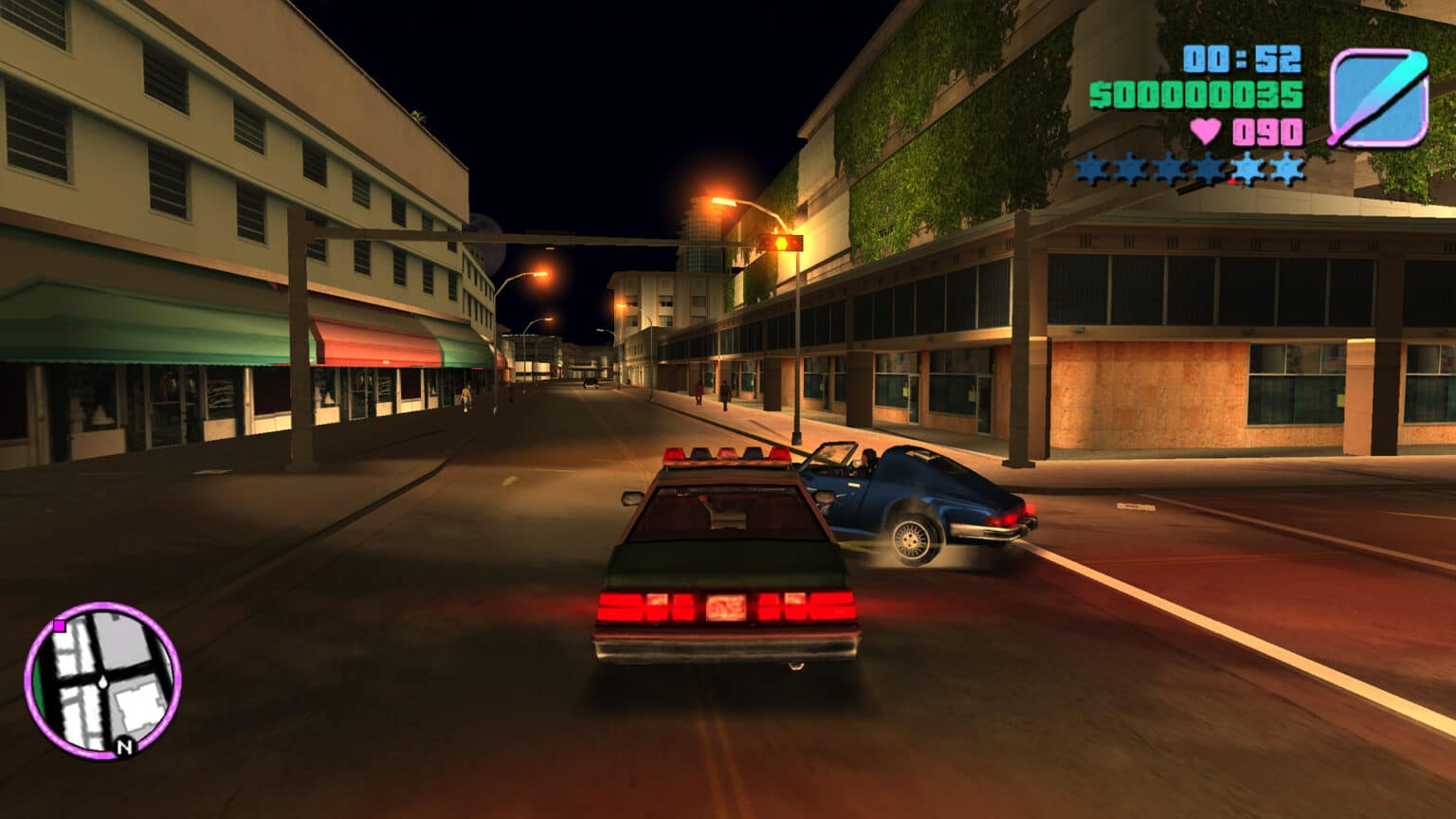Click the brighter fifth wanted star
Screen dimensions: 1456x819
click(x=1246, y=167)
